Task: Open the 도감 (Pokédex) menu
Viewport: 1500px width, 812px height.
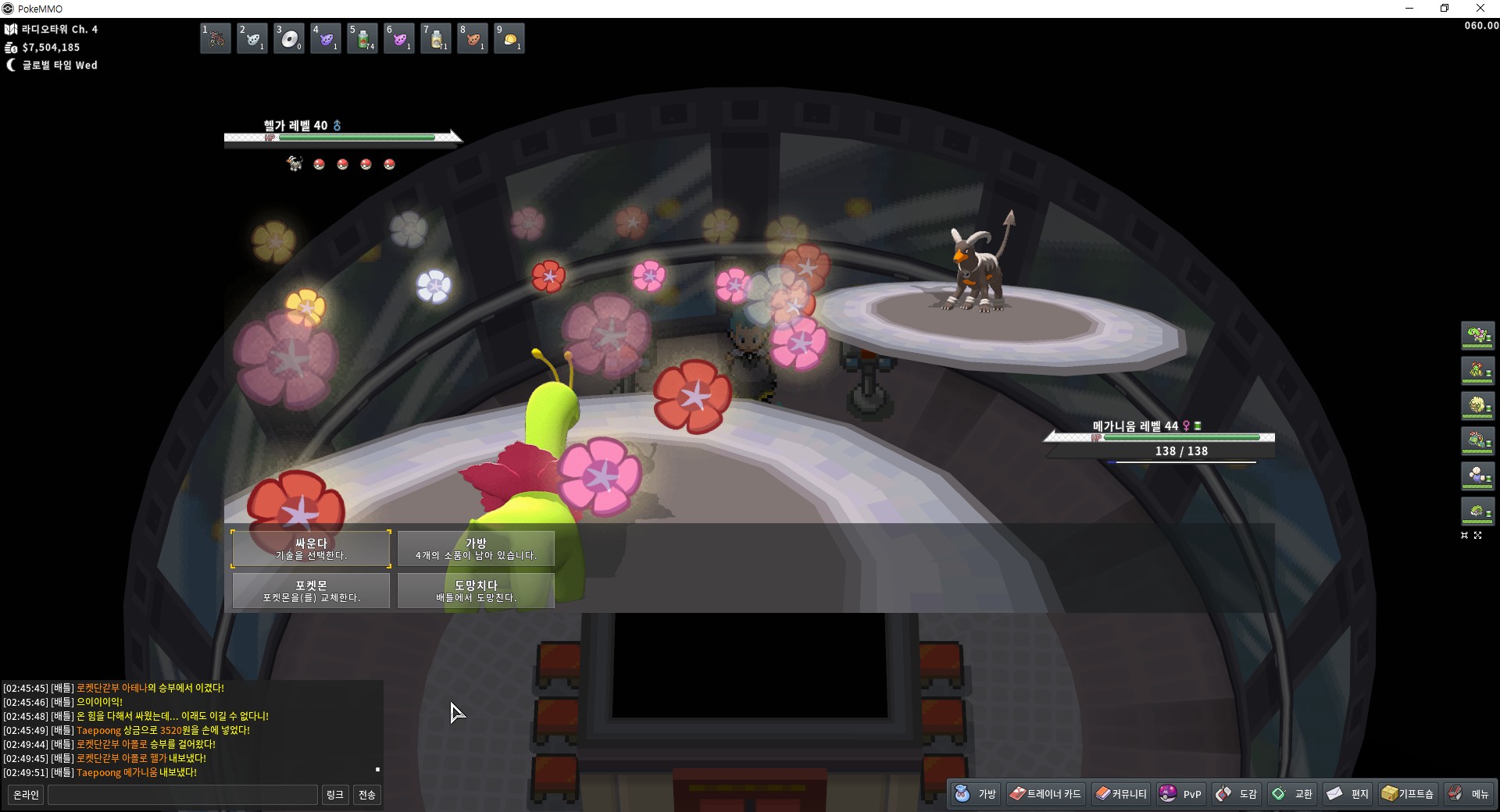Action: [x=1237, y=794]
